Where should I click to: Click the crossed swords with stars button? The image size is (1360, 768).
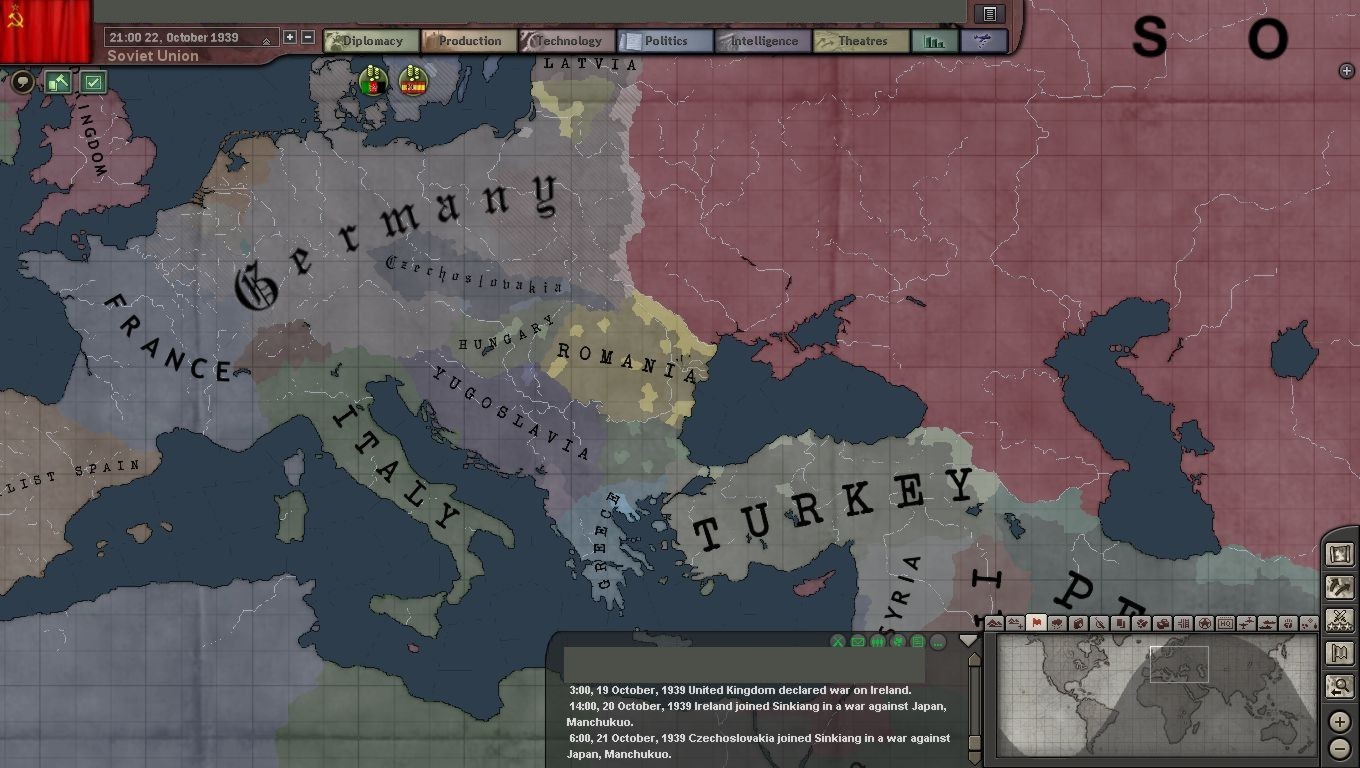(x=1339, y=620)
